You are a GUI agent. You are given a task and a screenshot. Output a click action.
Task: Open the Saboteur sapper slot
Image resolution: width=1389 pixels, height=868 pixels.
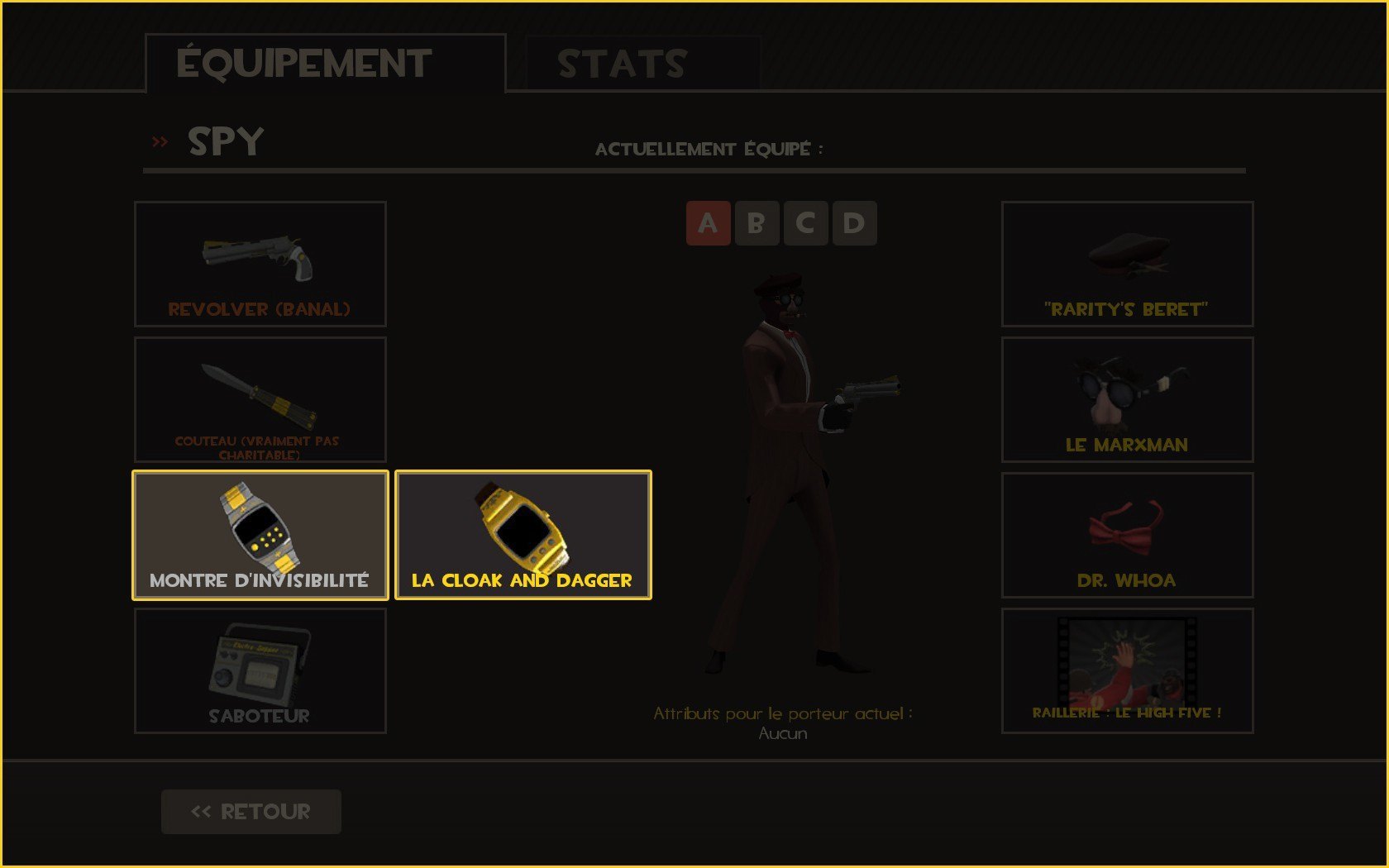click(x=260, y=670)
